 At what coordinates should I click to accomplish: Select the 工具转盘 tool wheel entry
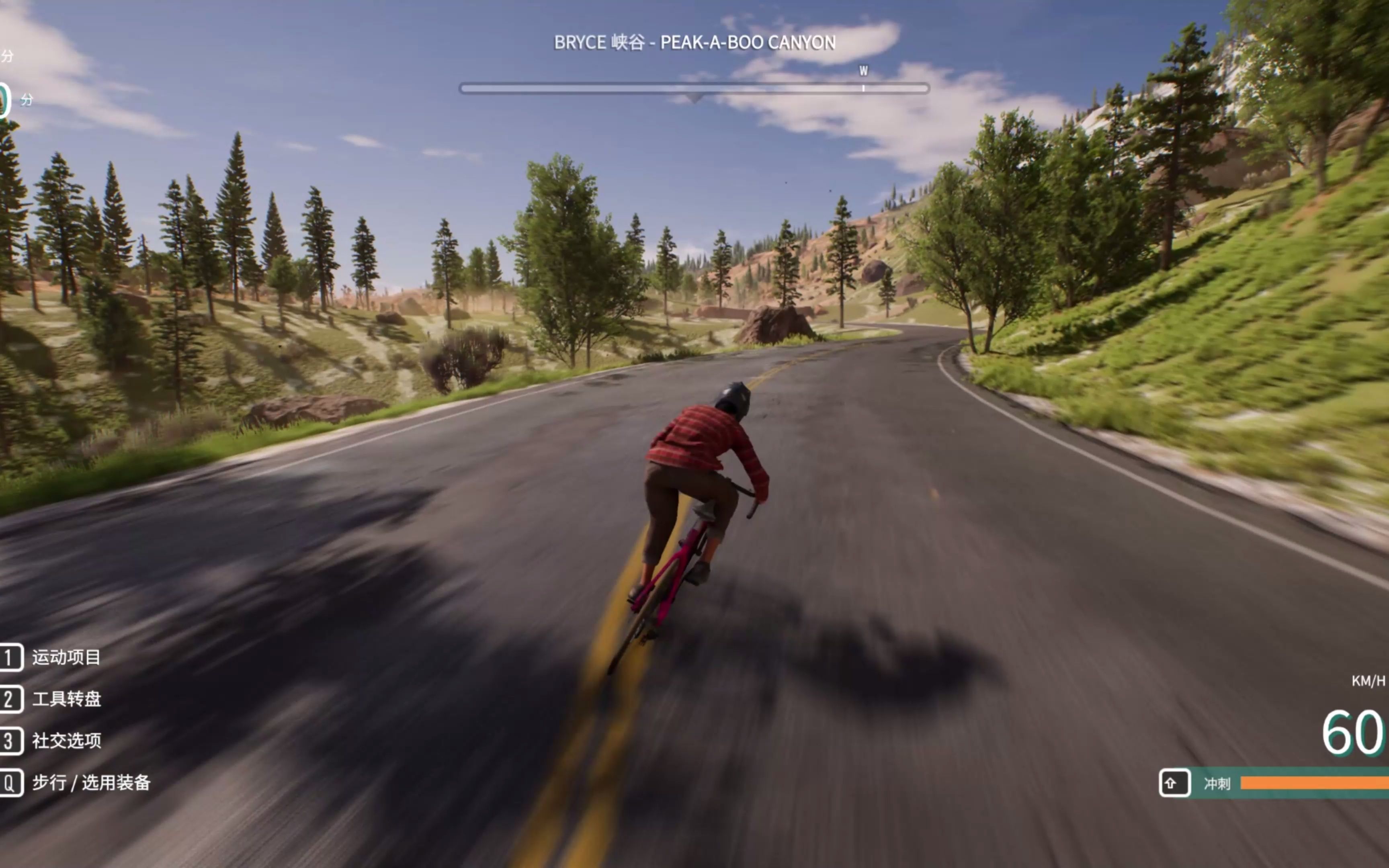(x=66, y=699)
